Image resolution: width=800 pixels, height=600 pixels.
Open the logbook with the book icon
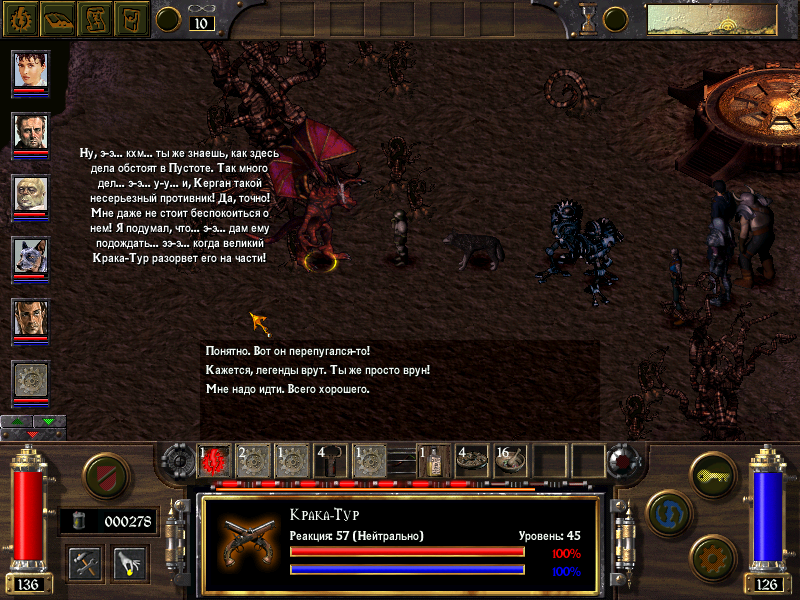coord(58,17)
